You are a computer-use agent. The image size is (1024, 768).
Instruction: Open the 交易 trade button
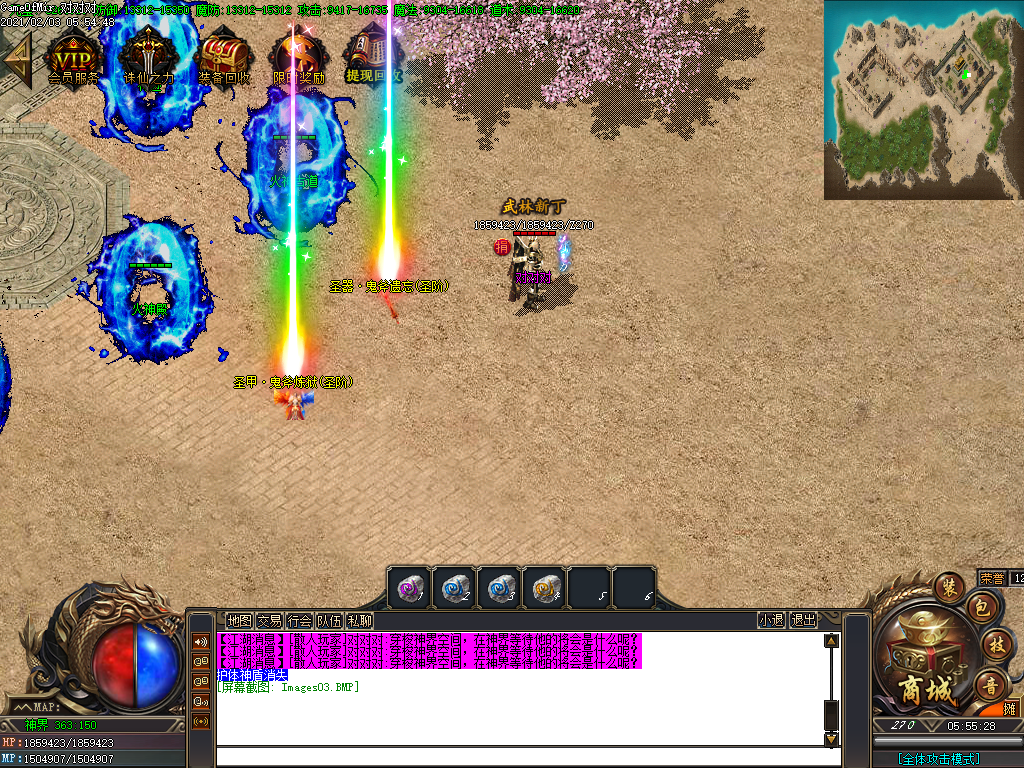tap(269, 621)
